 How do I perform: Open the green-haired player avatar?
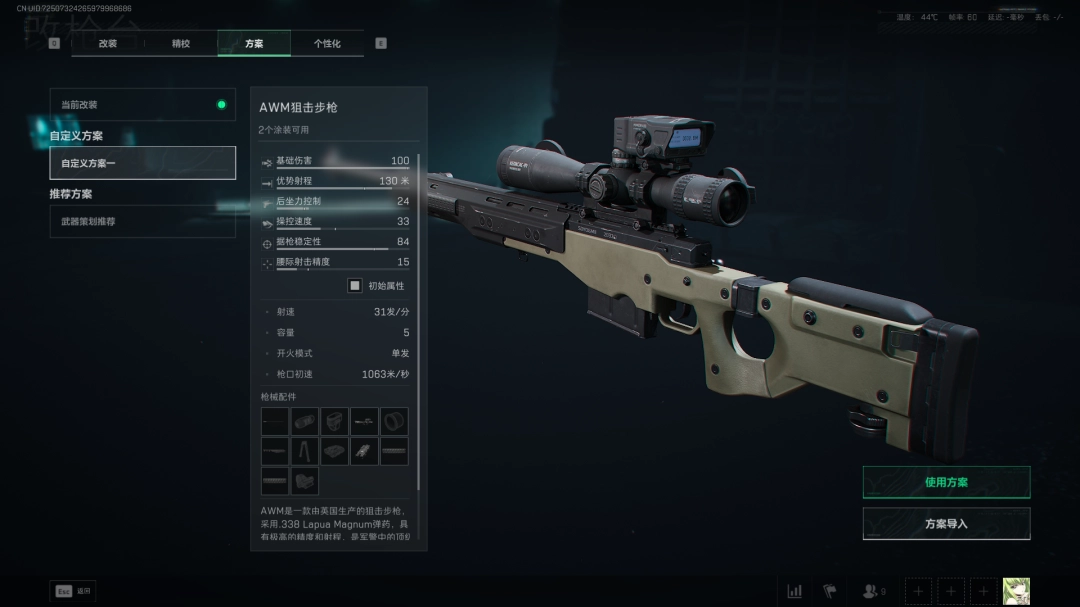point(1016,591)
